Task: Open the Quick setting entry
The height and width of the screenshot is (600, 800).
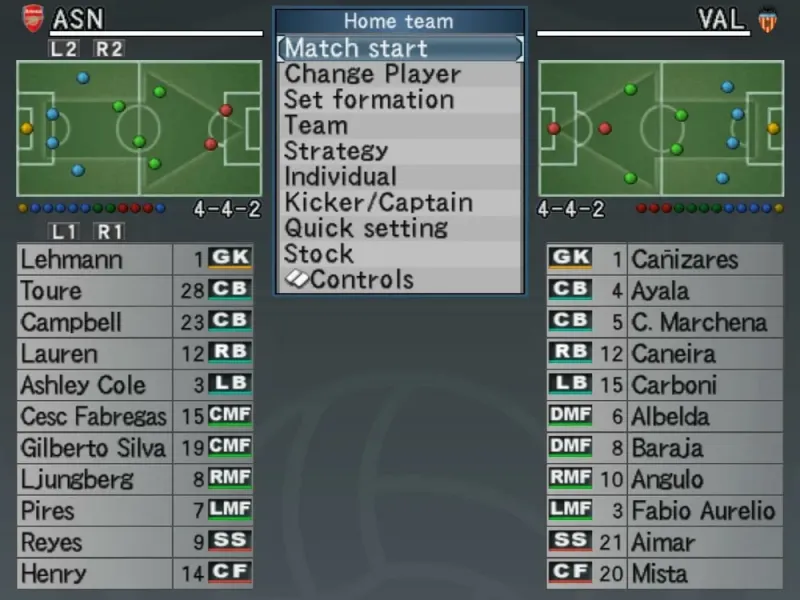Action: [x=366, y=228]
